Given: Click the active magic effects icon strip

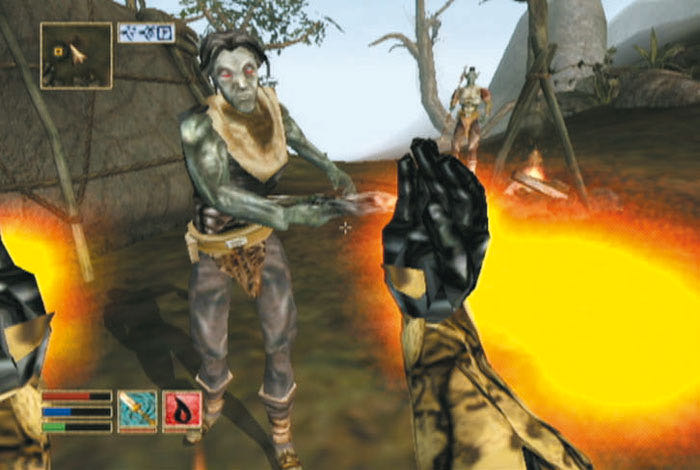Looking at the screenshot, I should (146, 33).
